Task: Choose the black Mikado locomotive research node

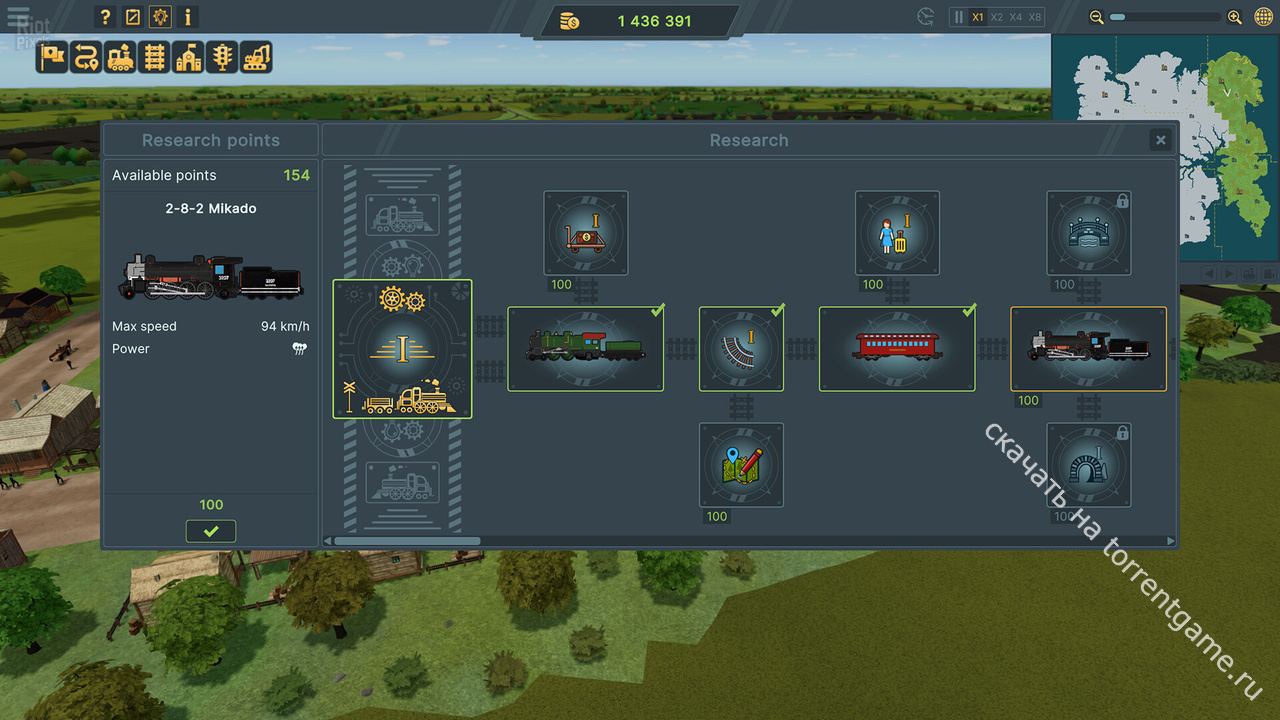Action: tap(1088, 348)
